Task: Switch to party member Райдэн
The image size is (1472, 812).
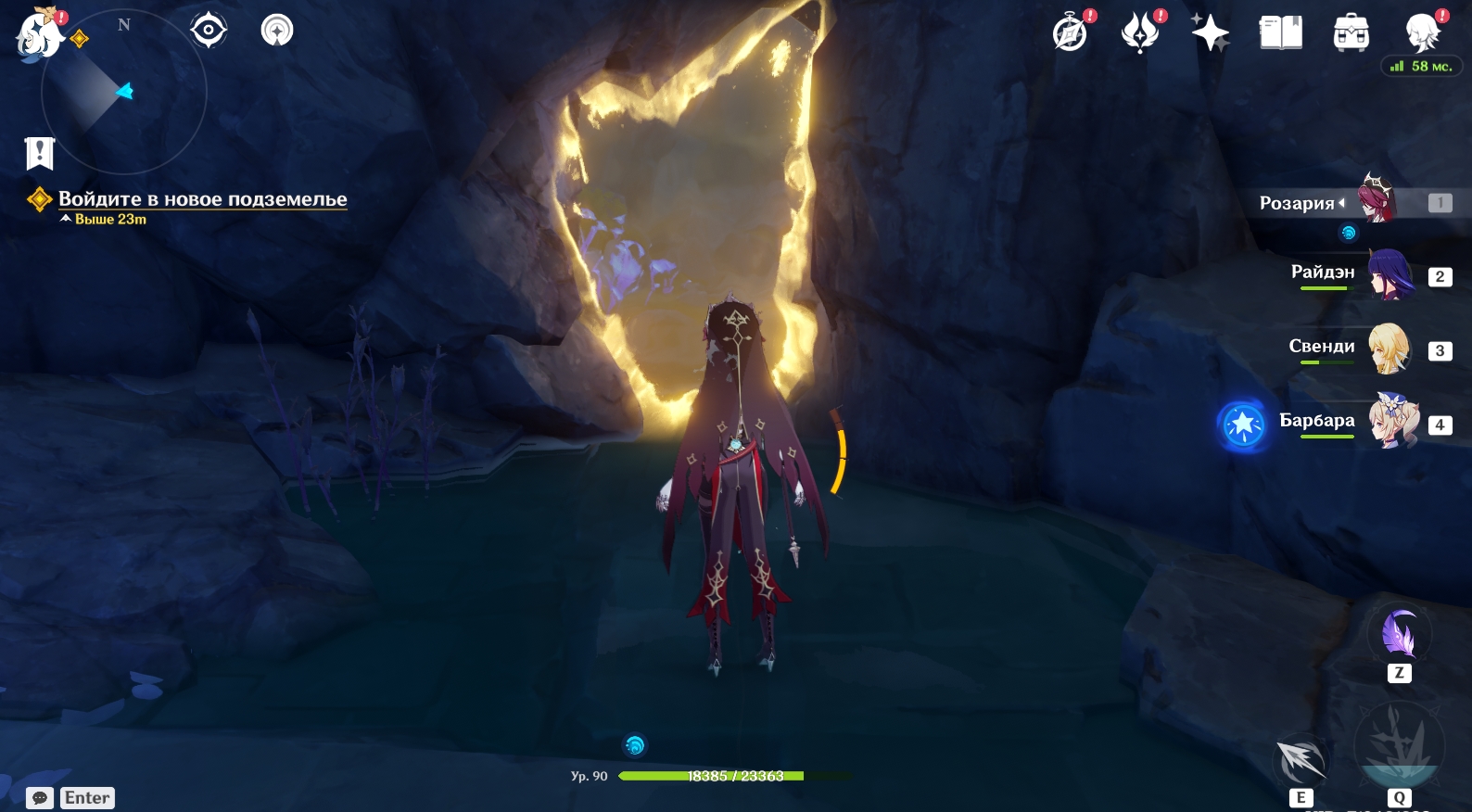Action: pyautogui.click(x=1389, y=274)
